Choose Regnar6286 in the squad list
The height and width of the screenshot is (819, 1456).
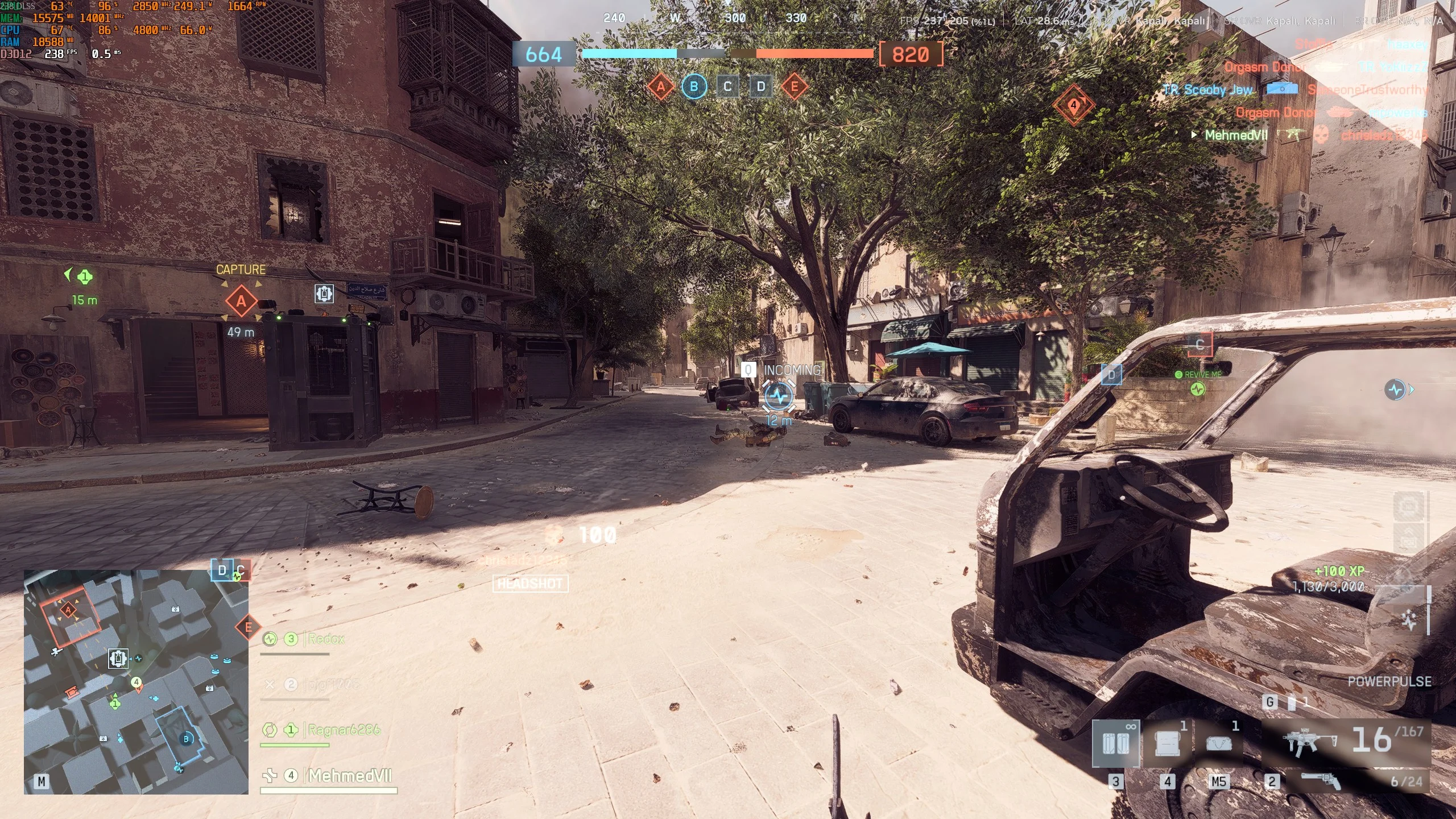(x=343, y=730)
